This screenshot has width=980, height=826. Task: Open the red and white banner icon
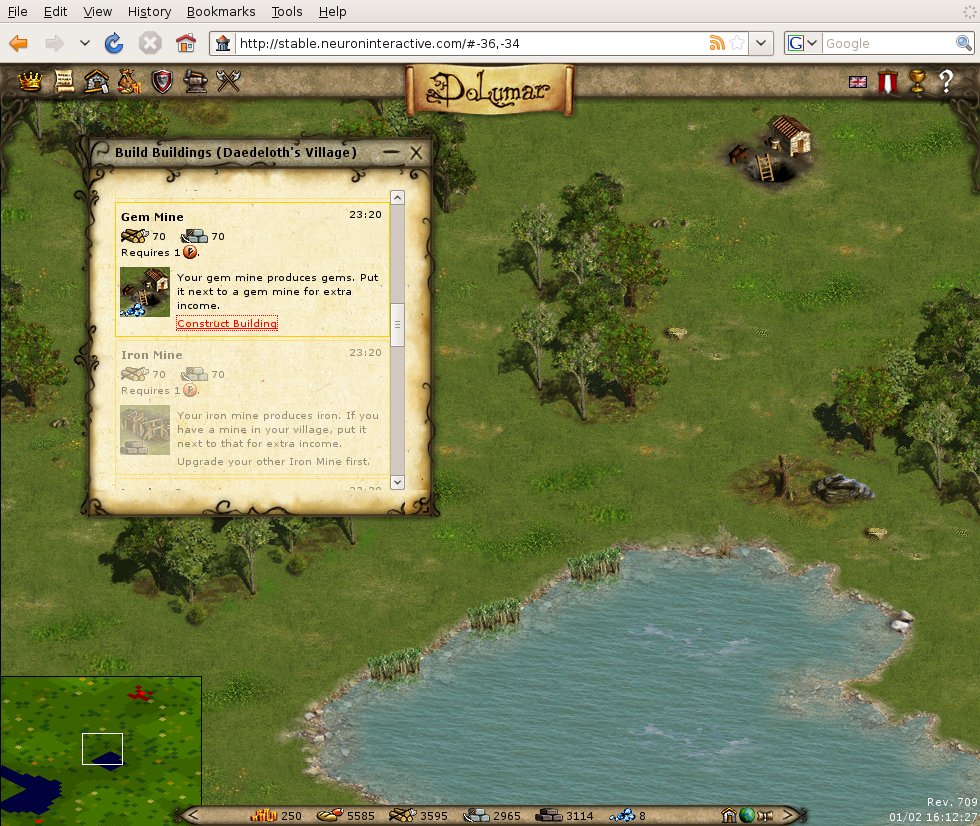(886, 82)
